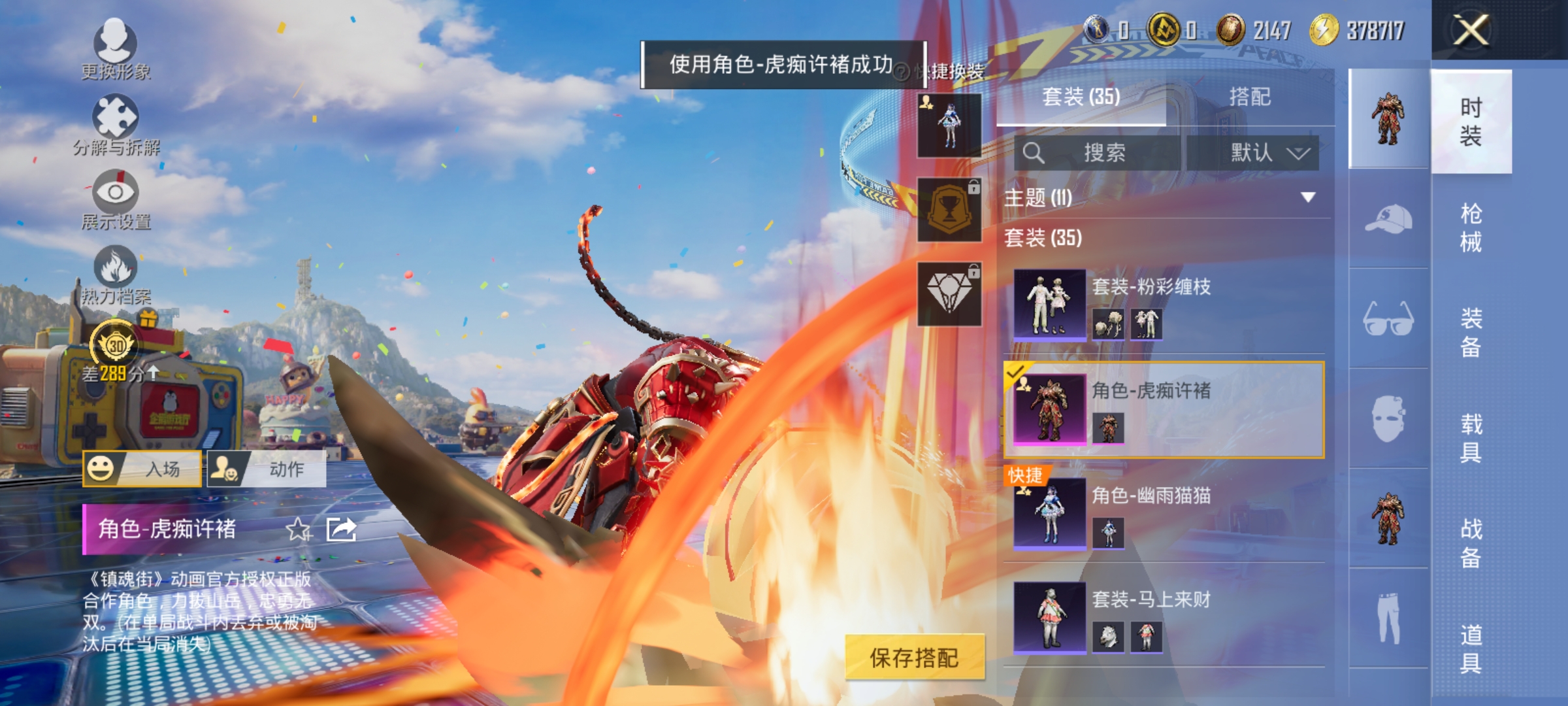Open 更换形象 avatar change panel
Image resolution: width=1568 pixels, height=706 pixels.
pos(115,49)
